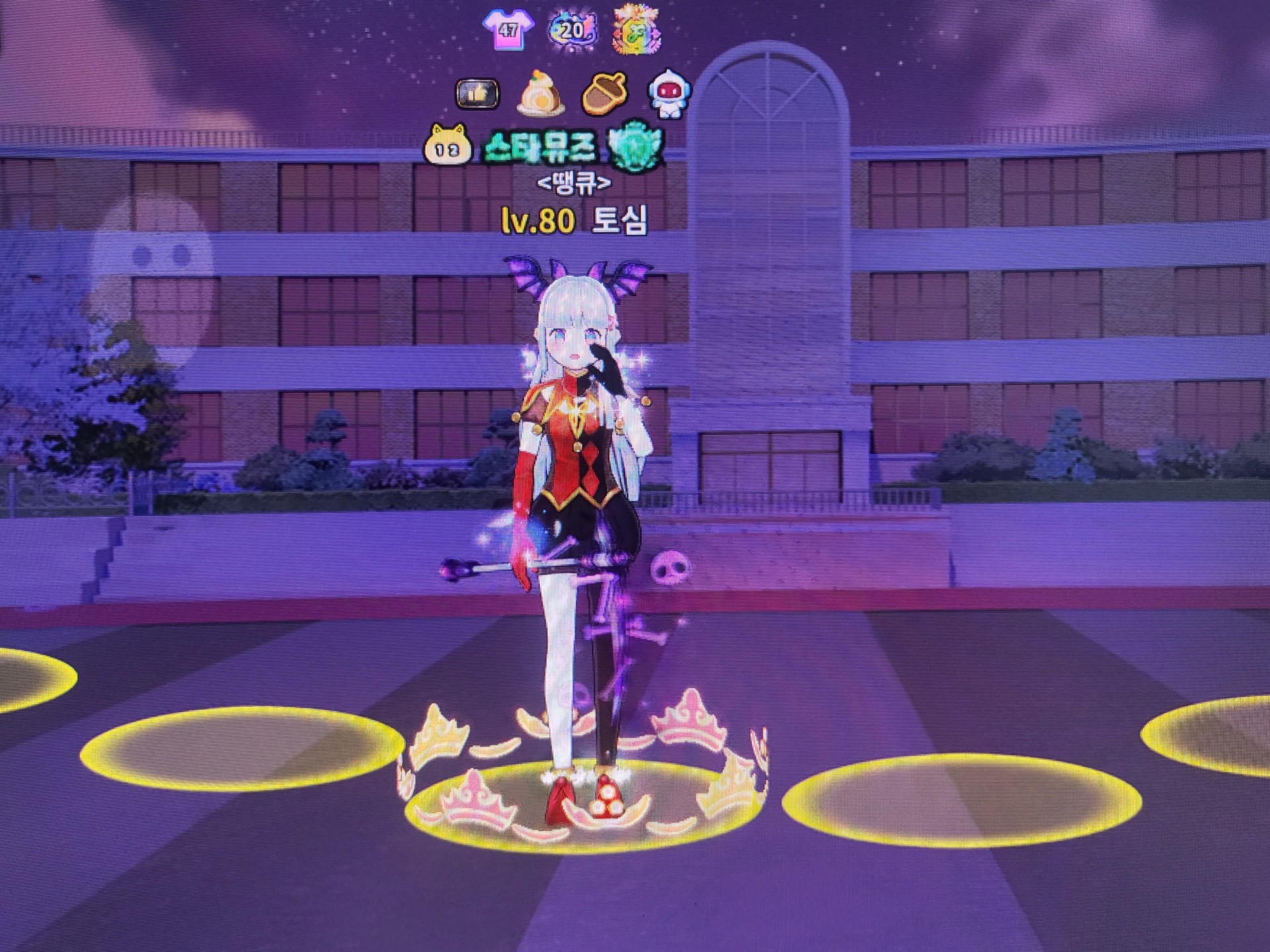This screenshot has width=1270, height=952.
Task: Select the player name 토심
Action: tap(618, 221)
